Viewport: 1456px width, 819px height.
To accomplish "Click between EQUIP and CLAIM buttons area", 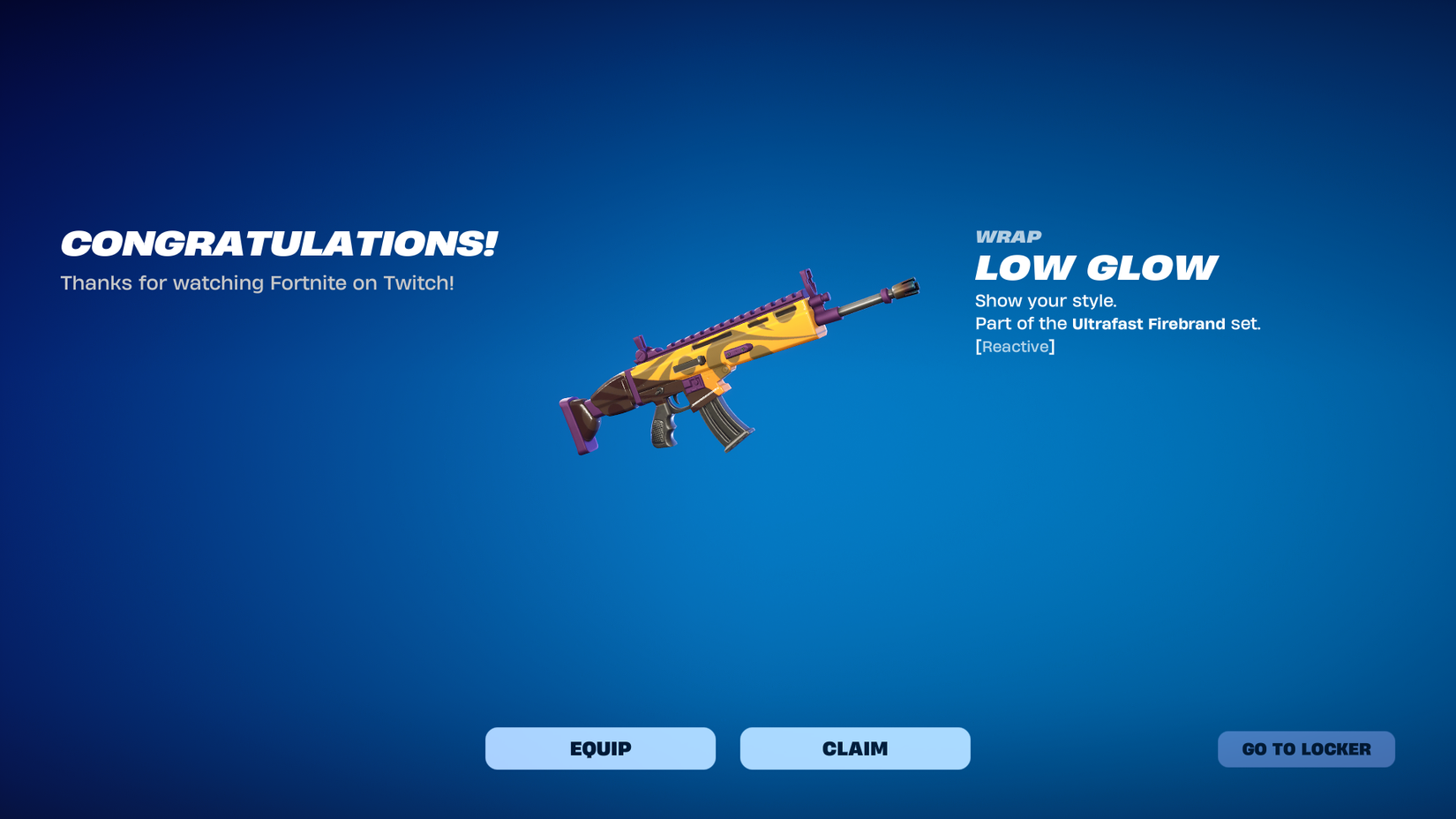I will click(x=729, y=748).
